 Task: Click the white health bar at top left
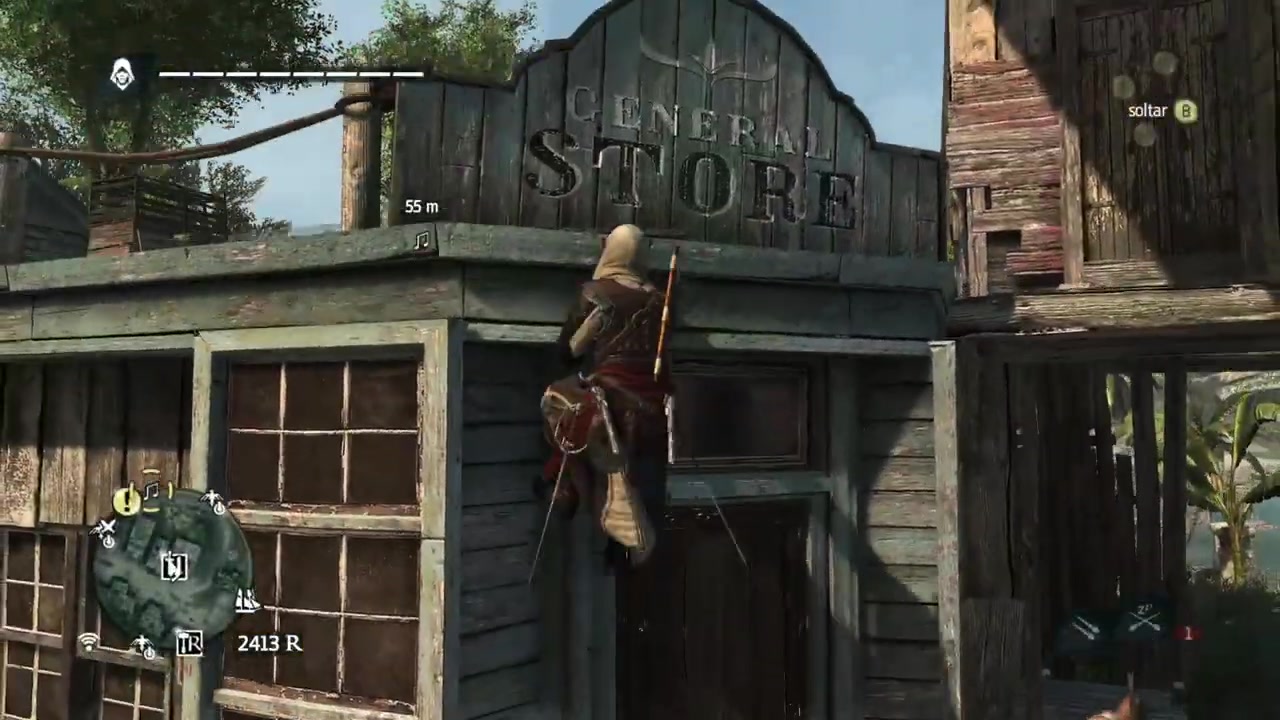(x=290, y=73)
